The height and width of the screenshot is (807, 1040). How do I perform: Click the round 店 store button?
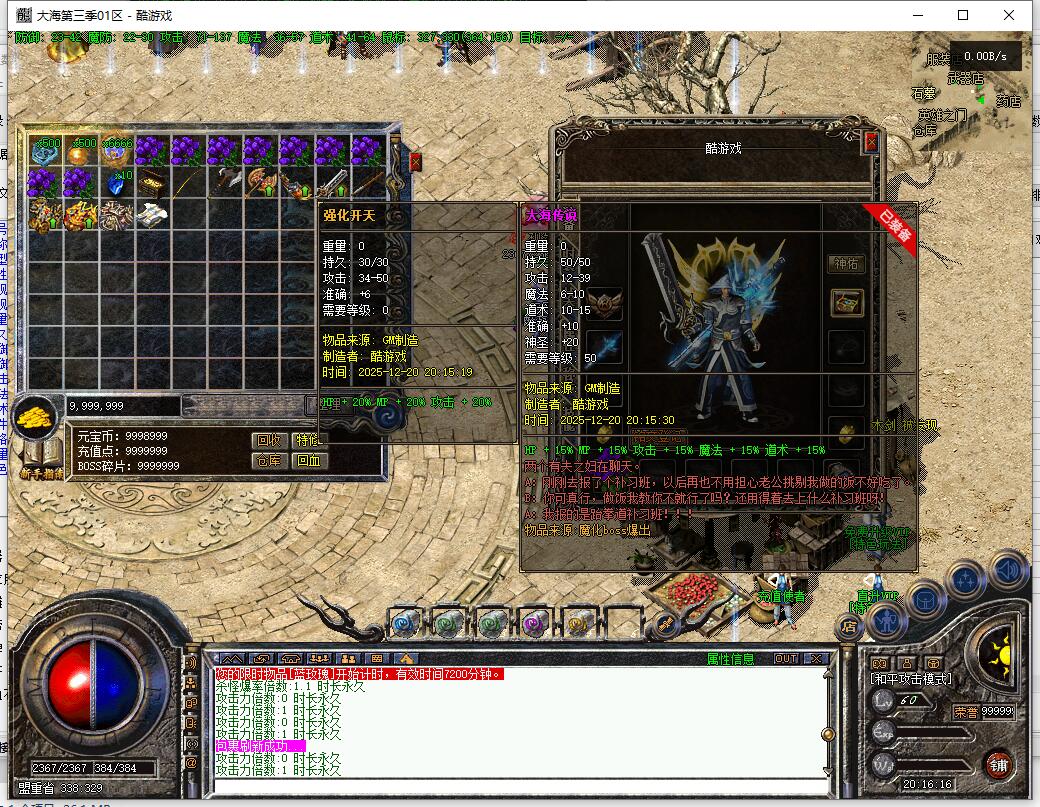click(x=849, y=627)
